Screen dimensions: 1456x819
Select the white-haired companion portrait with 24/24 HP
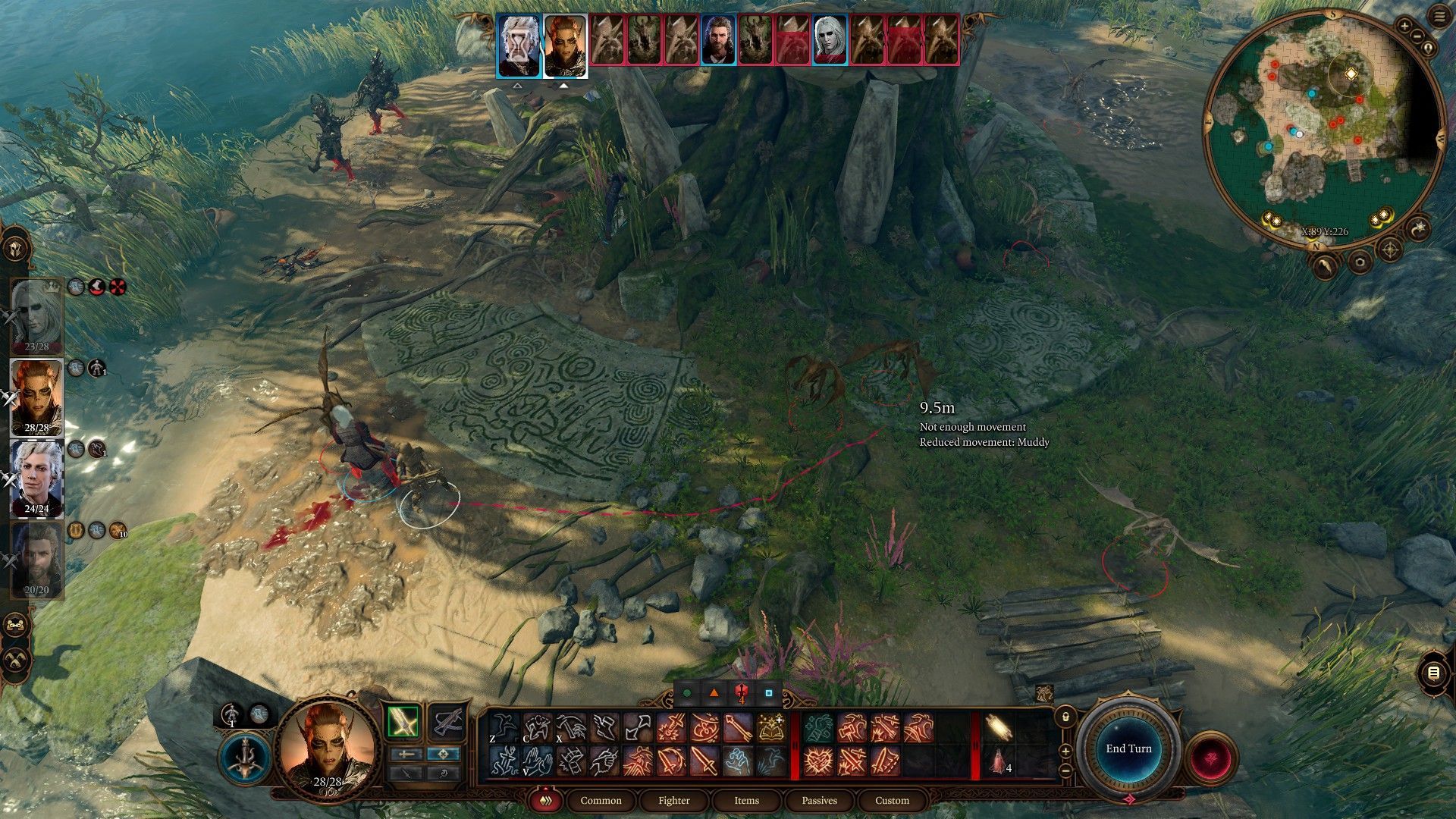point(36,478)
